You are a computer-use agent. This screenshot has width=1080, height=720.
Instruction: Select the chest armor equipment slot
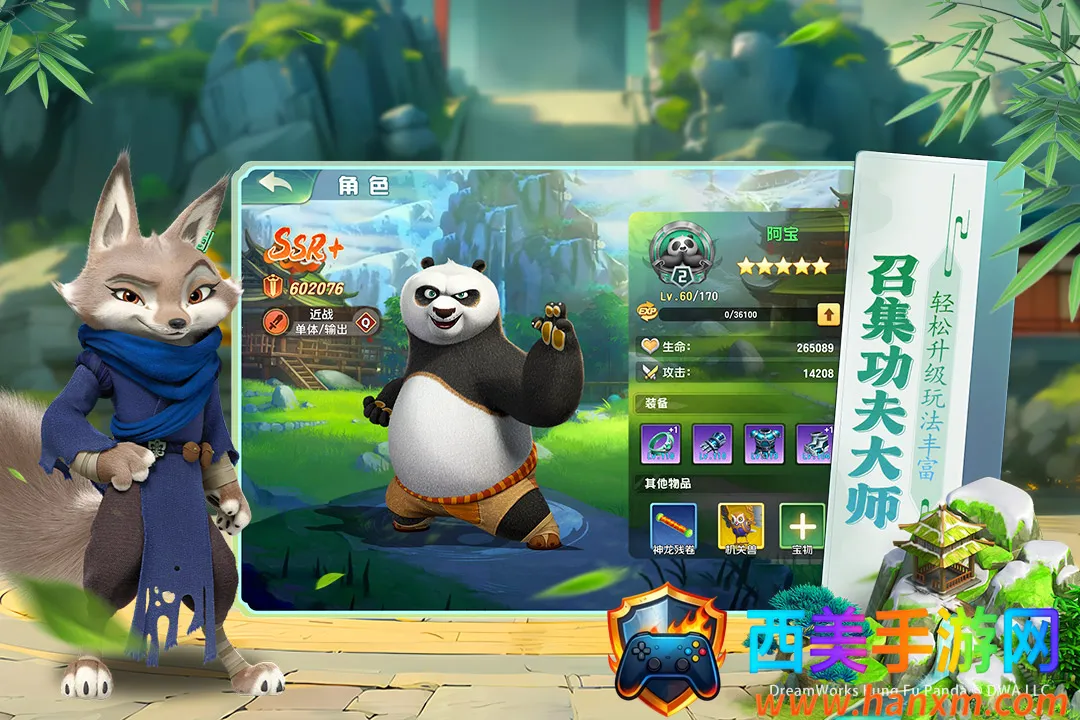pos(764,444)
